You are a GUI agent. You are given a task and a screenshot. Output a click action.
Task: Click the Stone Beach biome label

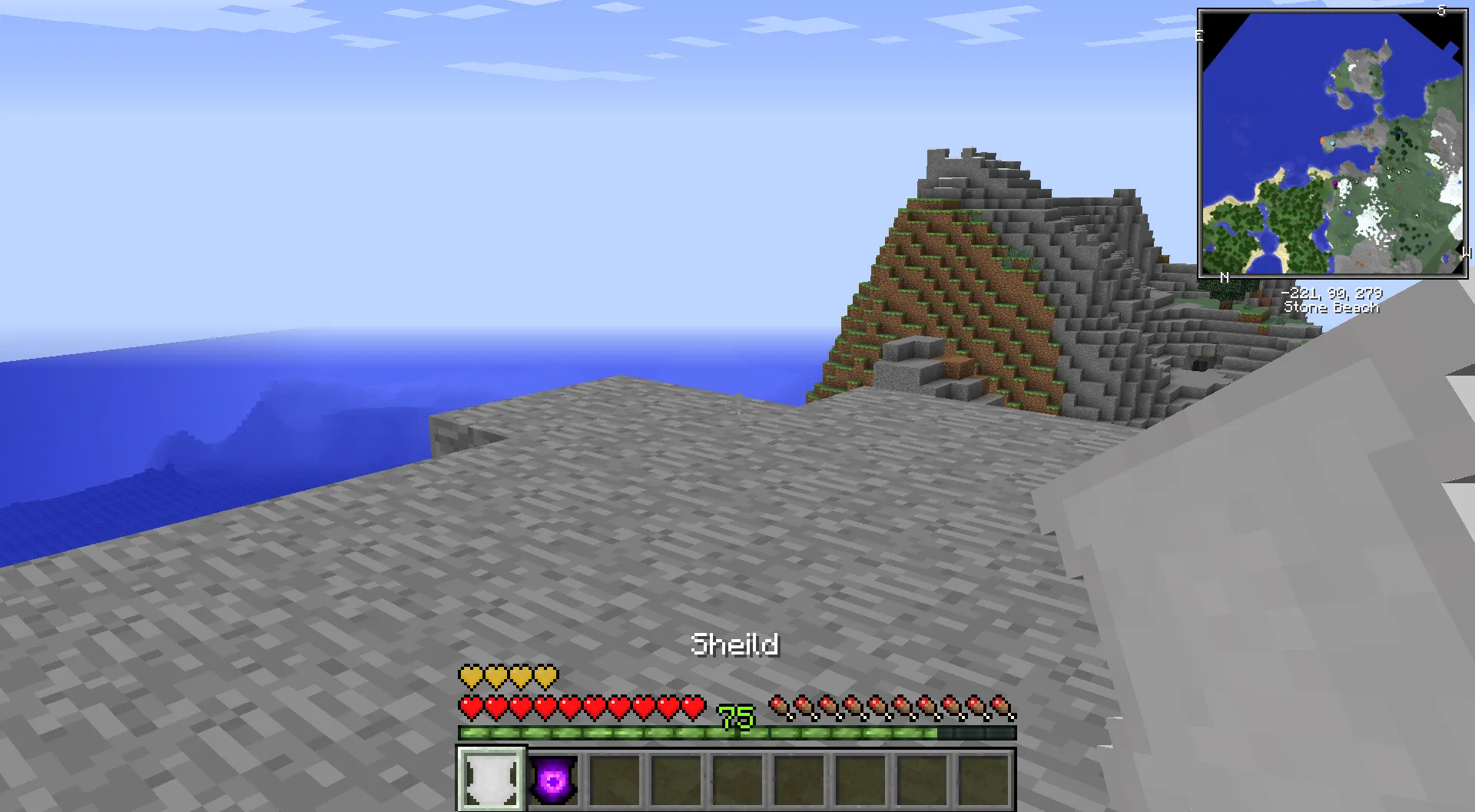1333,308
